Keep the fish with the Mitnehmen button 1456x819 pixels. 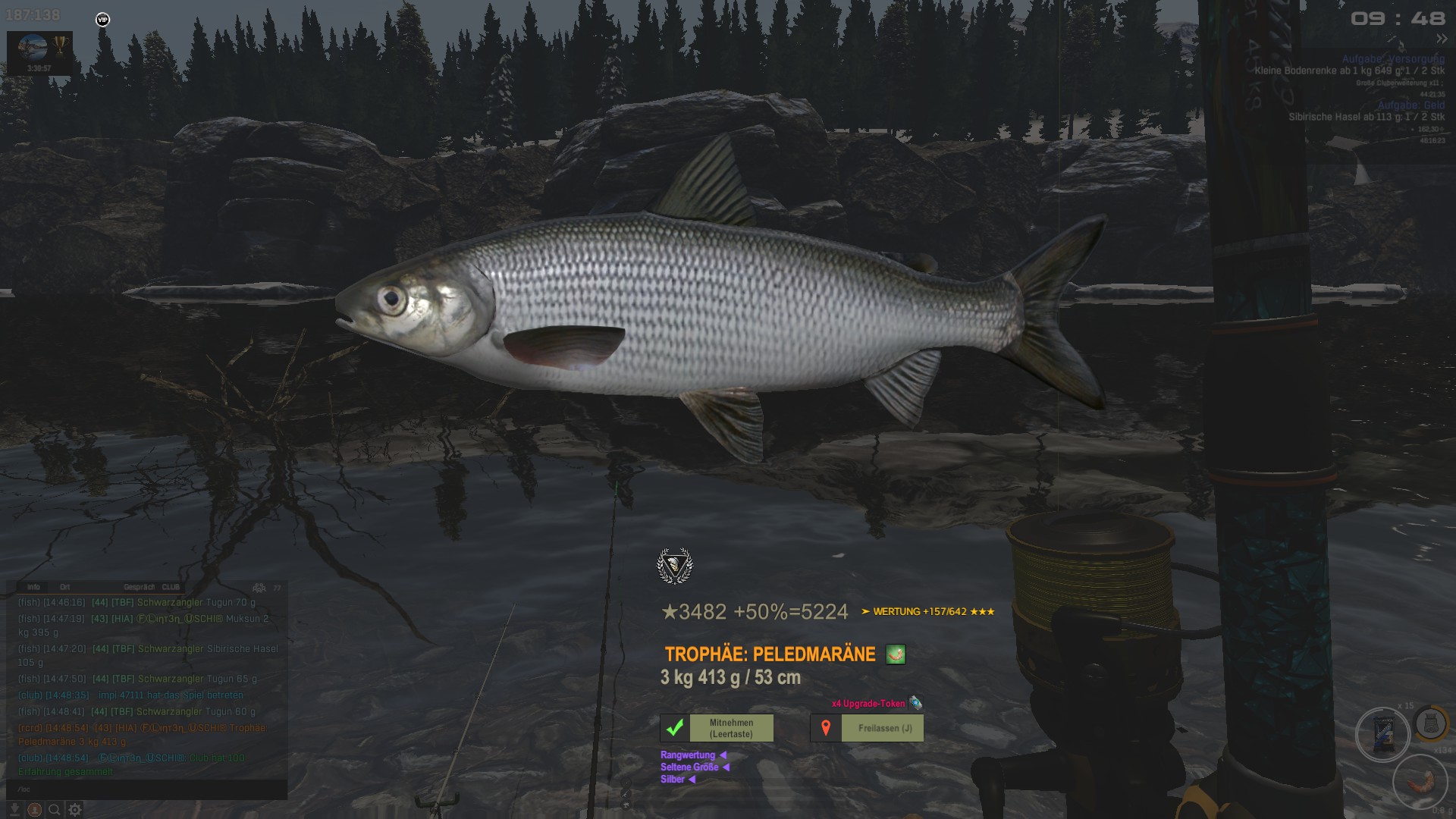[717, 728]
